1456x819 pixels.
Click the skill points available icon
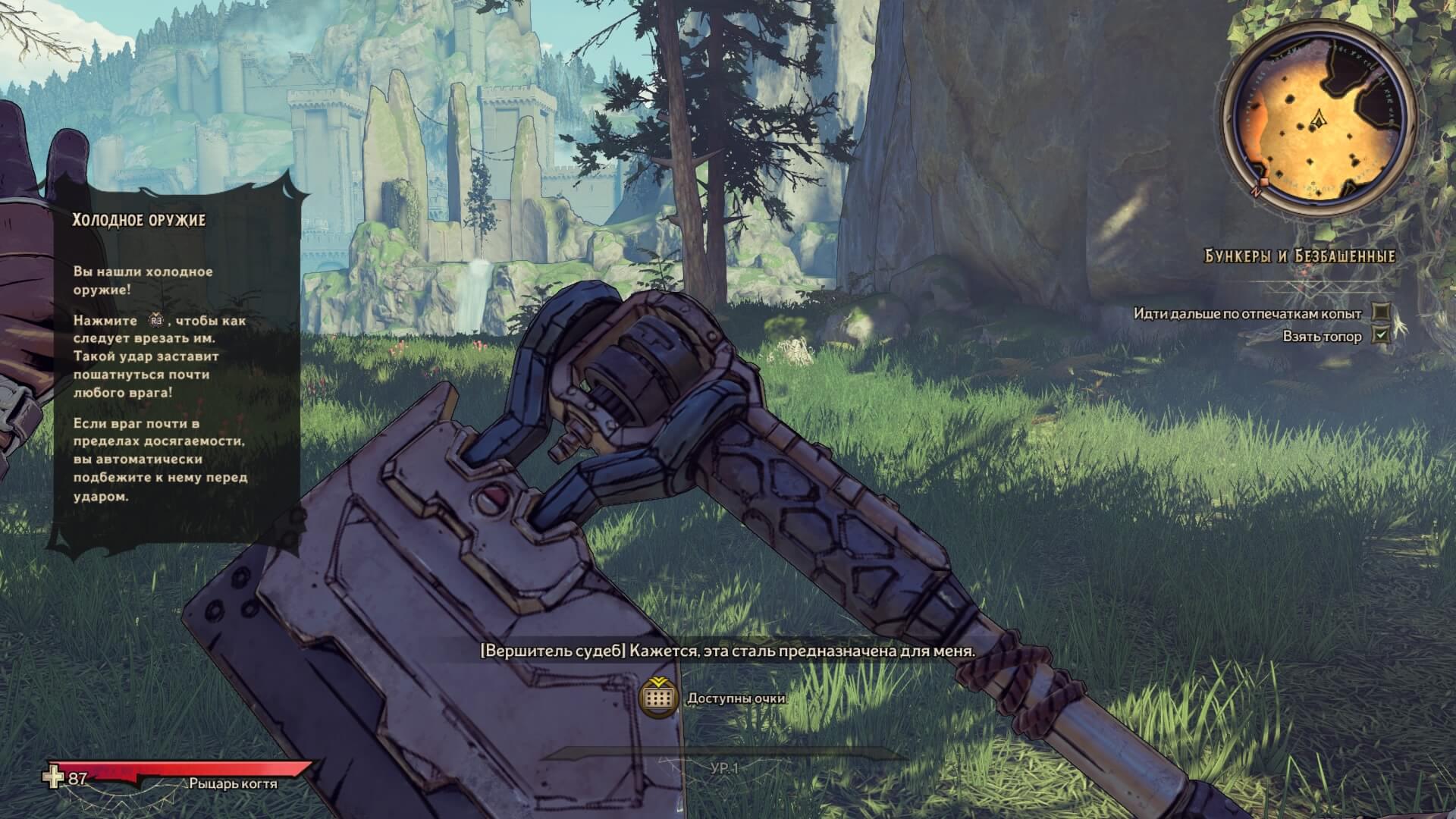(658, 698)
